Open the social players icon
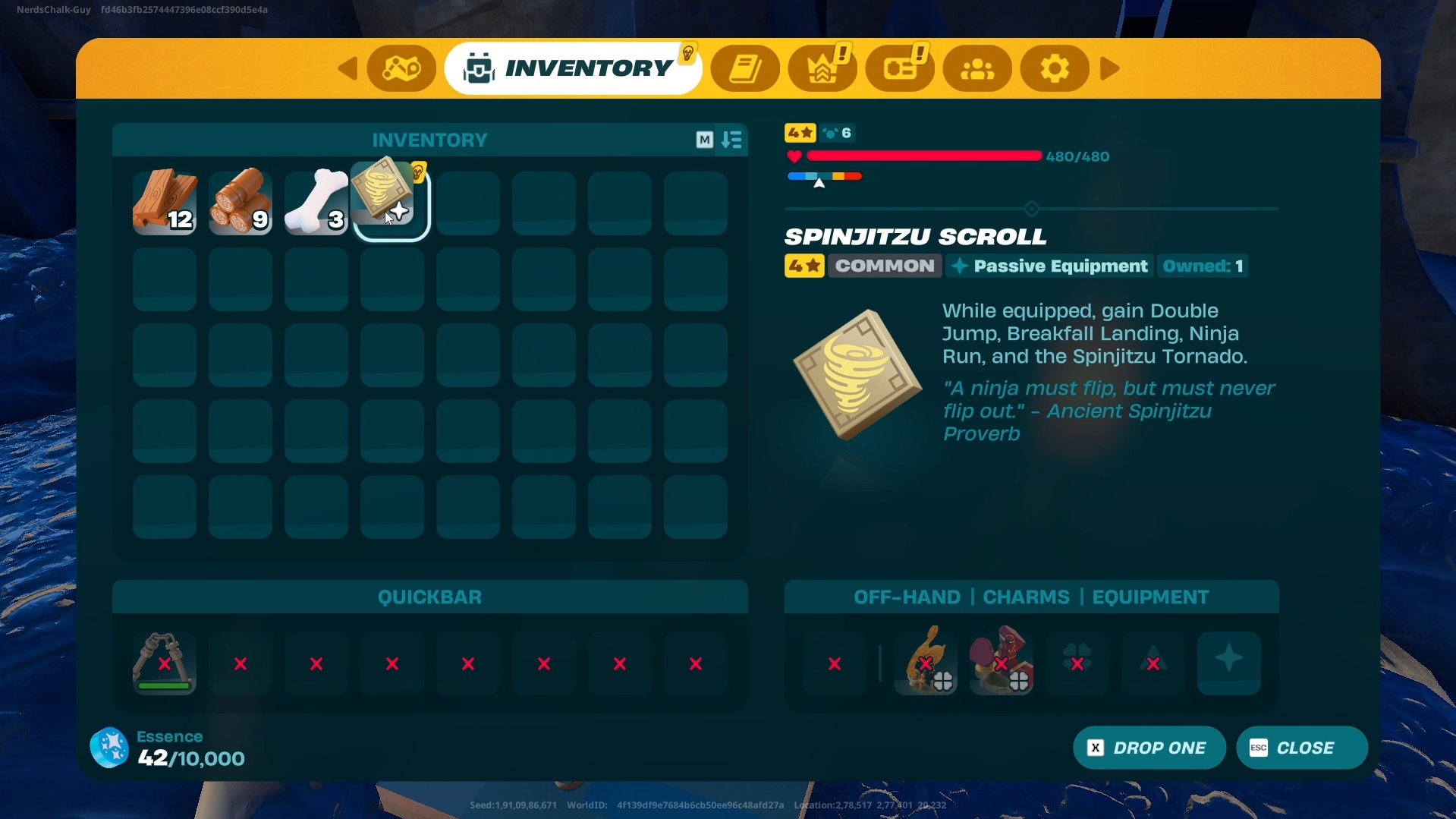Image resolution: width=1456 pixels, height=819 pixels. click(x=977, y=68)
